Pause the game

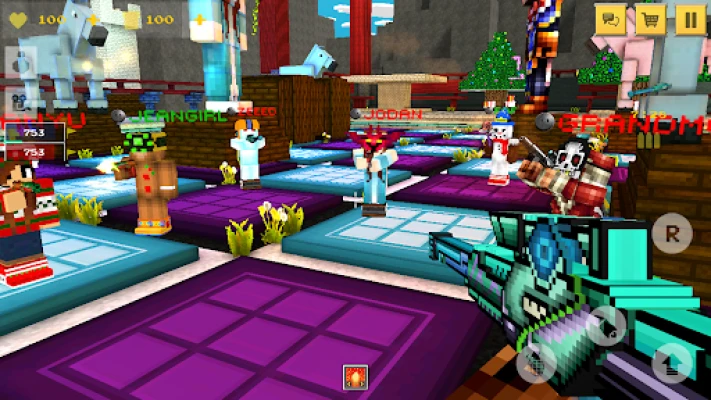(x=690, y=18)
